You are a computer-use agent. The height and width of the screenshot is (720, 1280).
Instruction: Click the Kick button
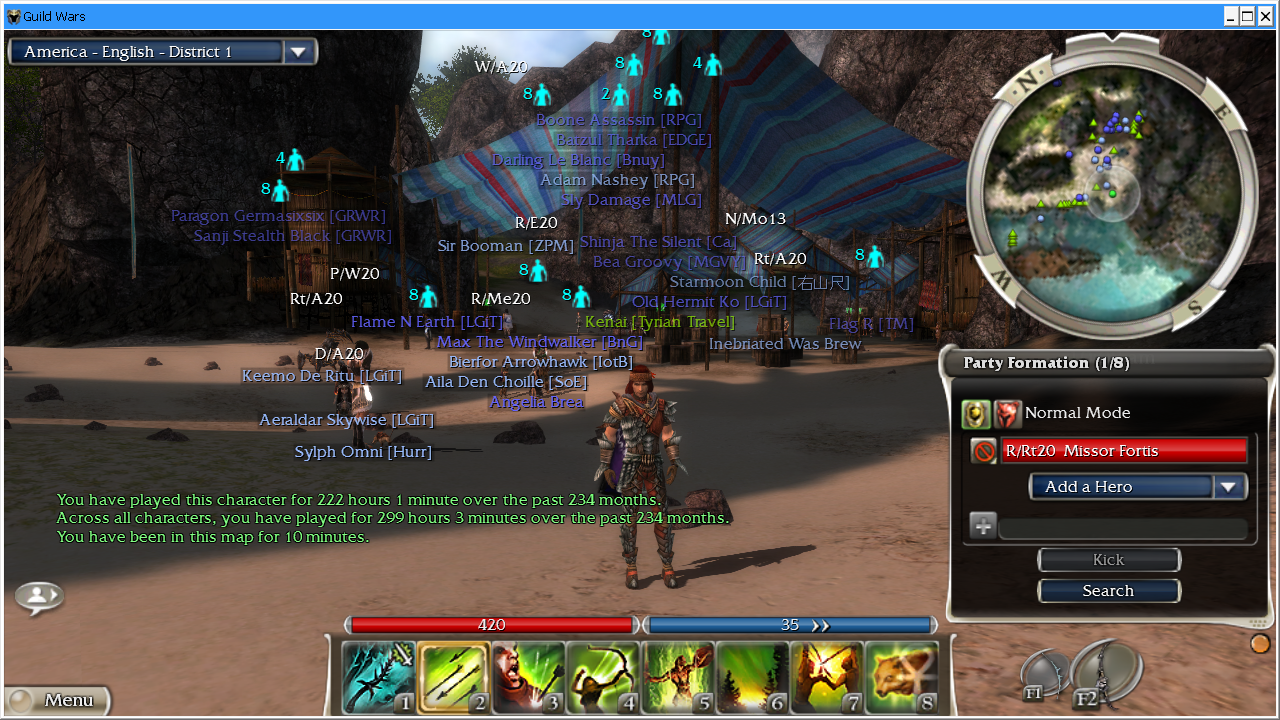click(1108, 560)
